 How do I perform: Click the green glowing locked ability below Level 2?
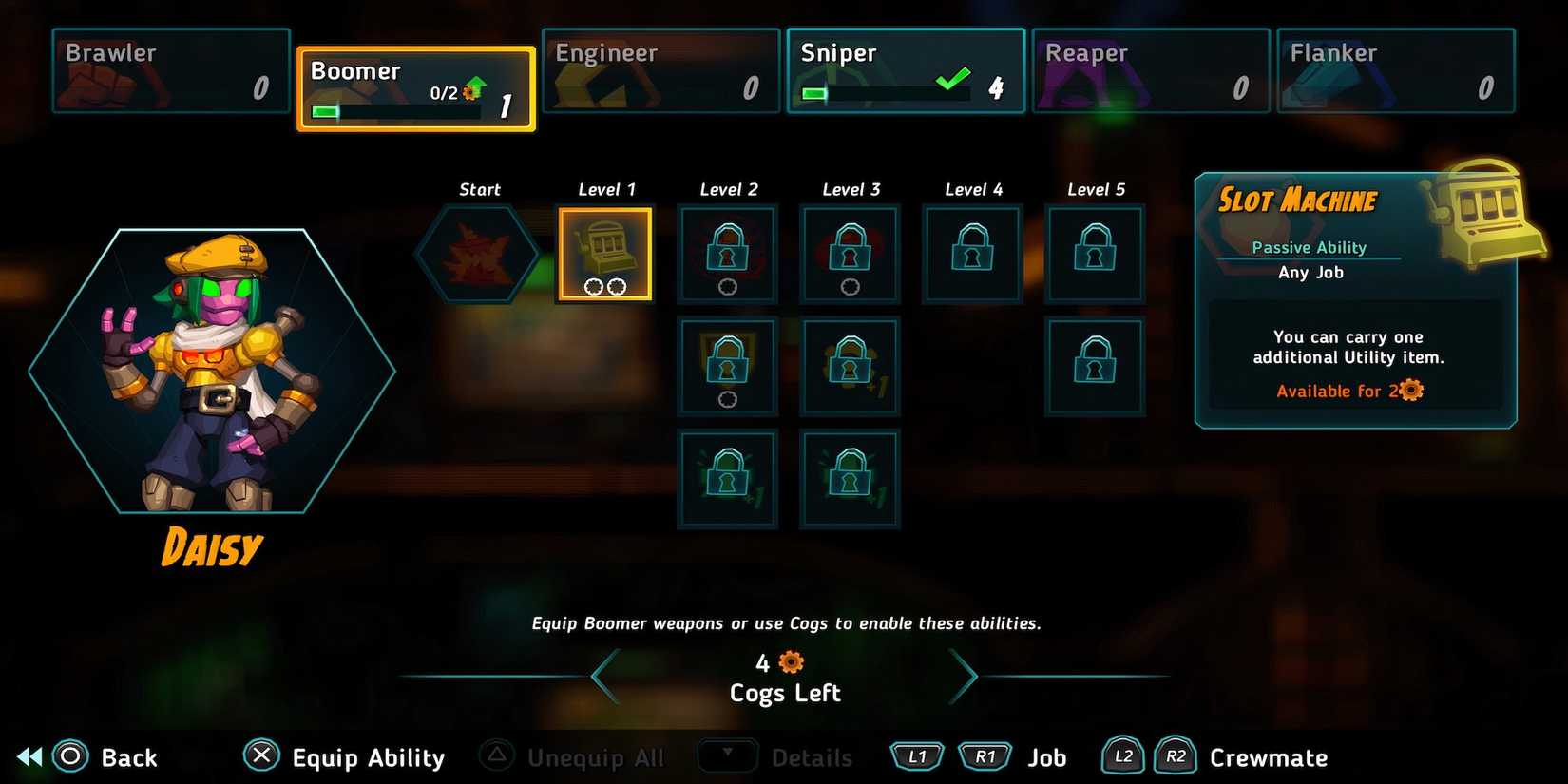(728, 477)
